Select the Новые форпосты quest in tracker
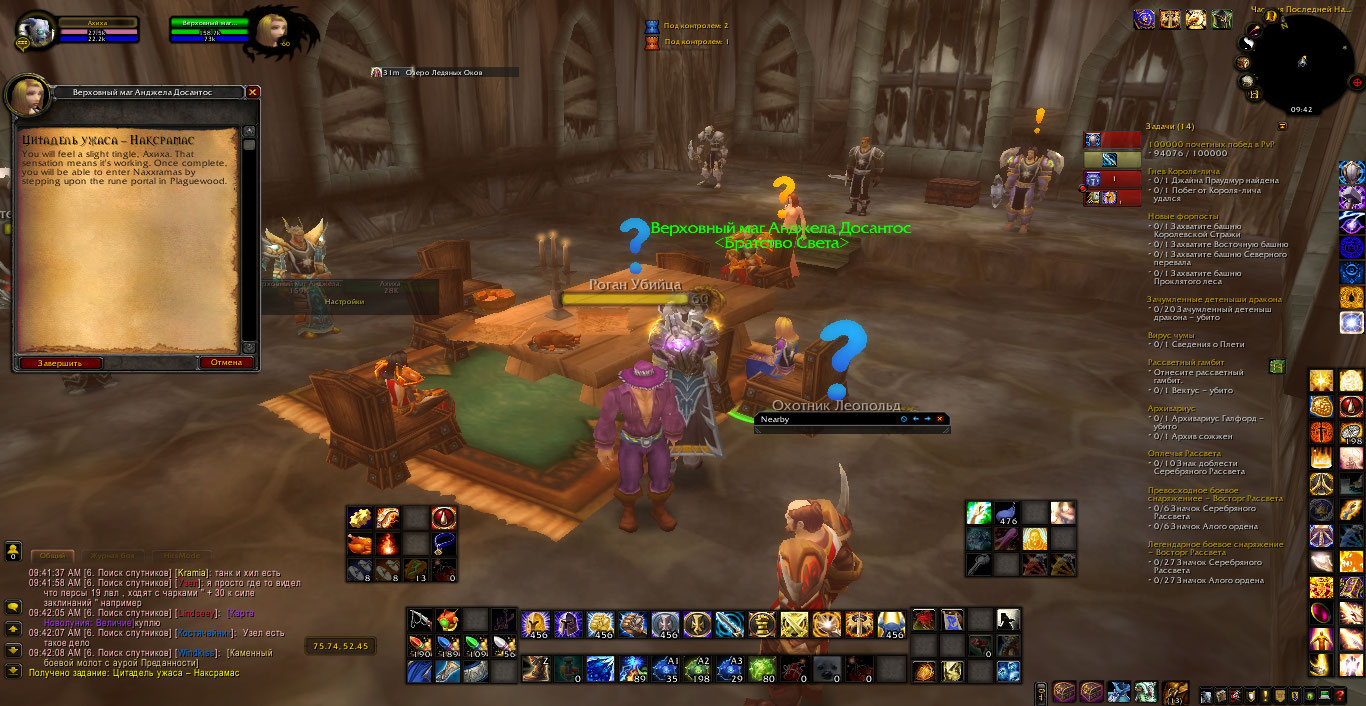1366x706 pixels. pos(1182,216)
